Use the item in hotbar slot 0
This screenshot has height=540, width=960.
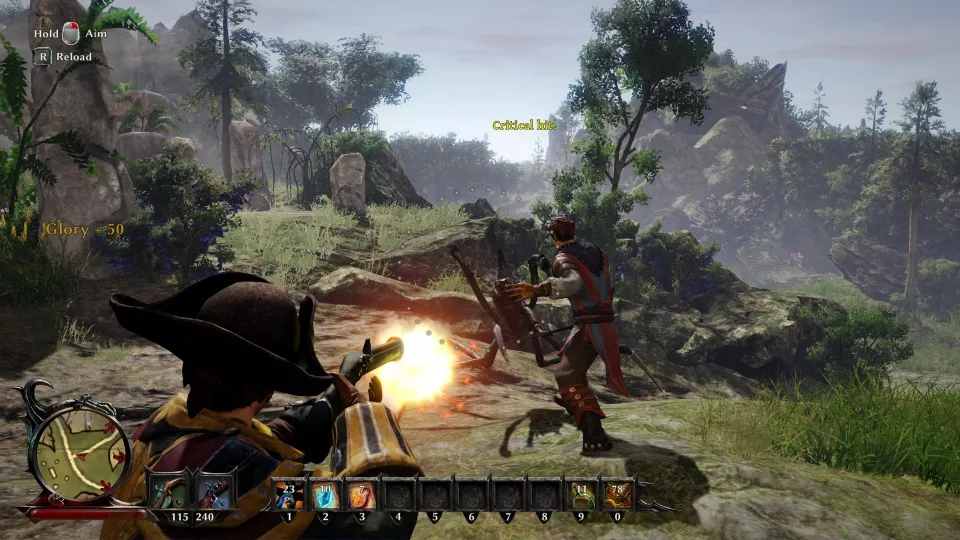tap(616, 496)
